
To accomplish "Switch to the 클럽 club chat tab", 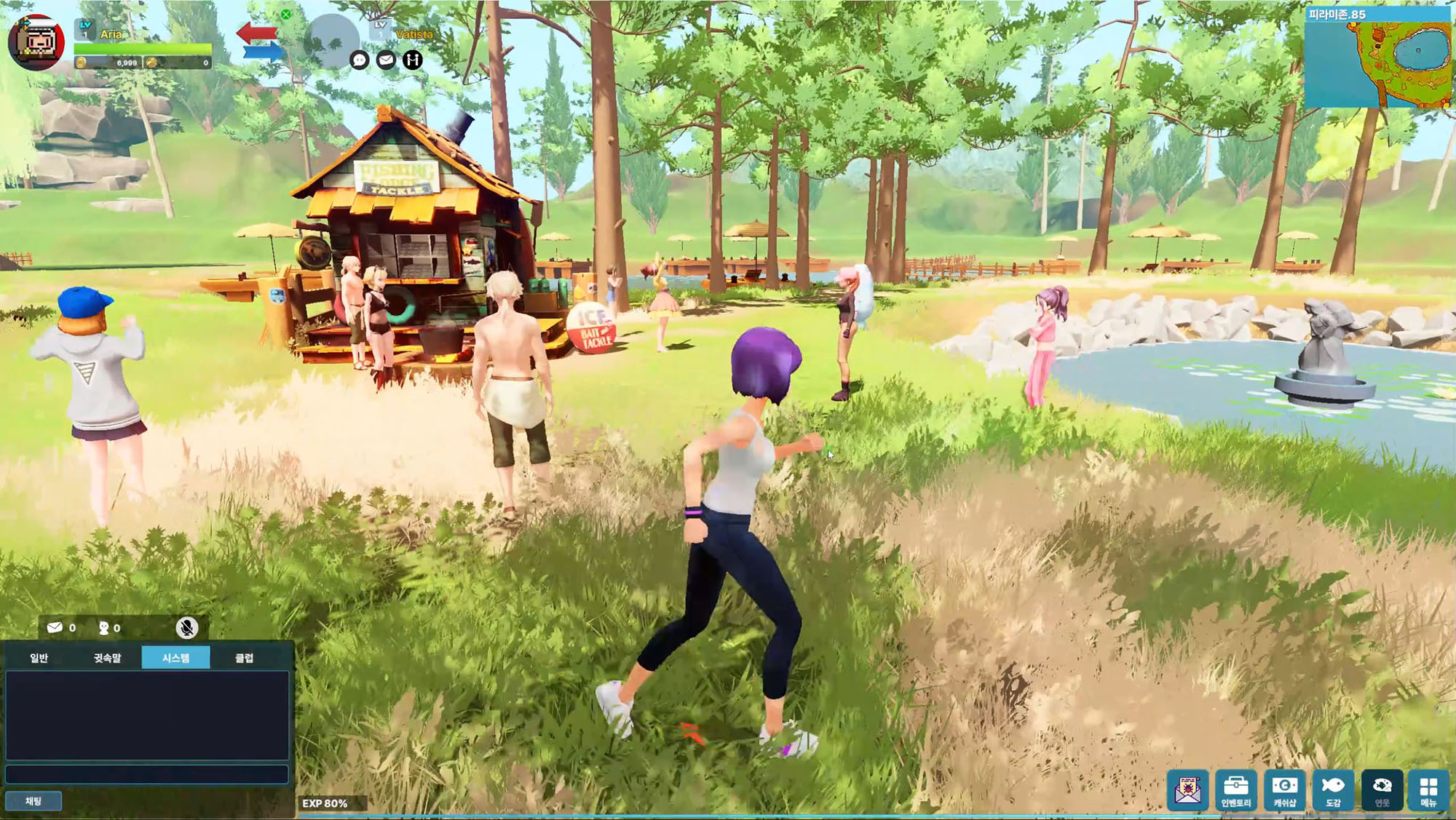I will pos(245,658).
